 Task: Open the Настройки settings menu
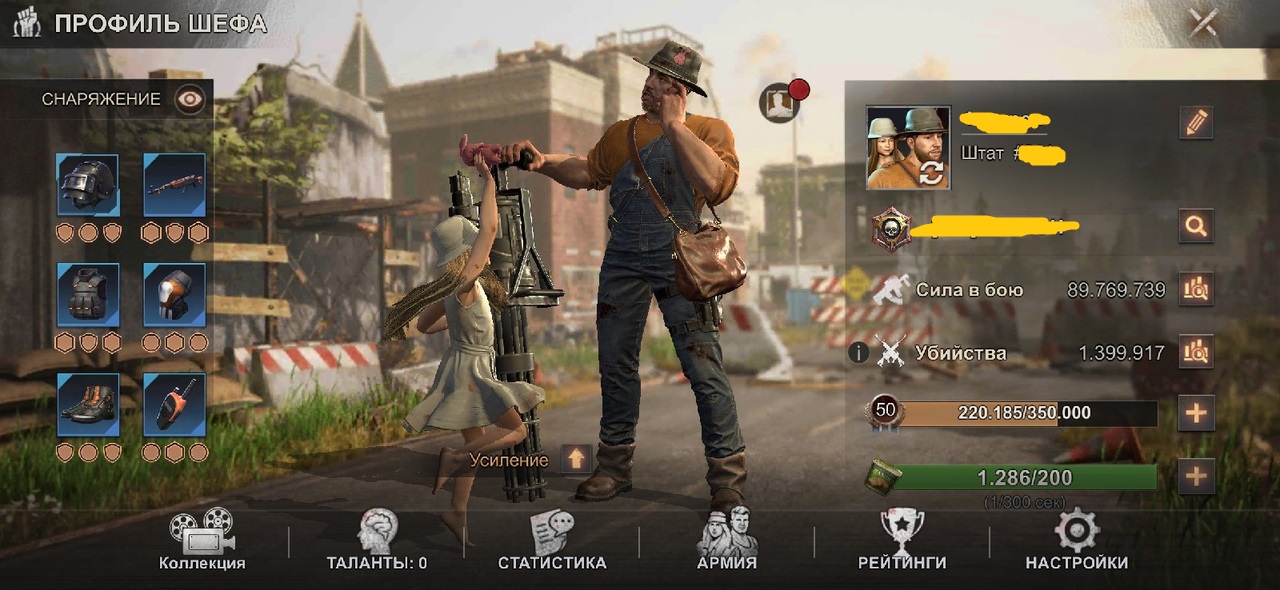point(1077,541)
